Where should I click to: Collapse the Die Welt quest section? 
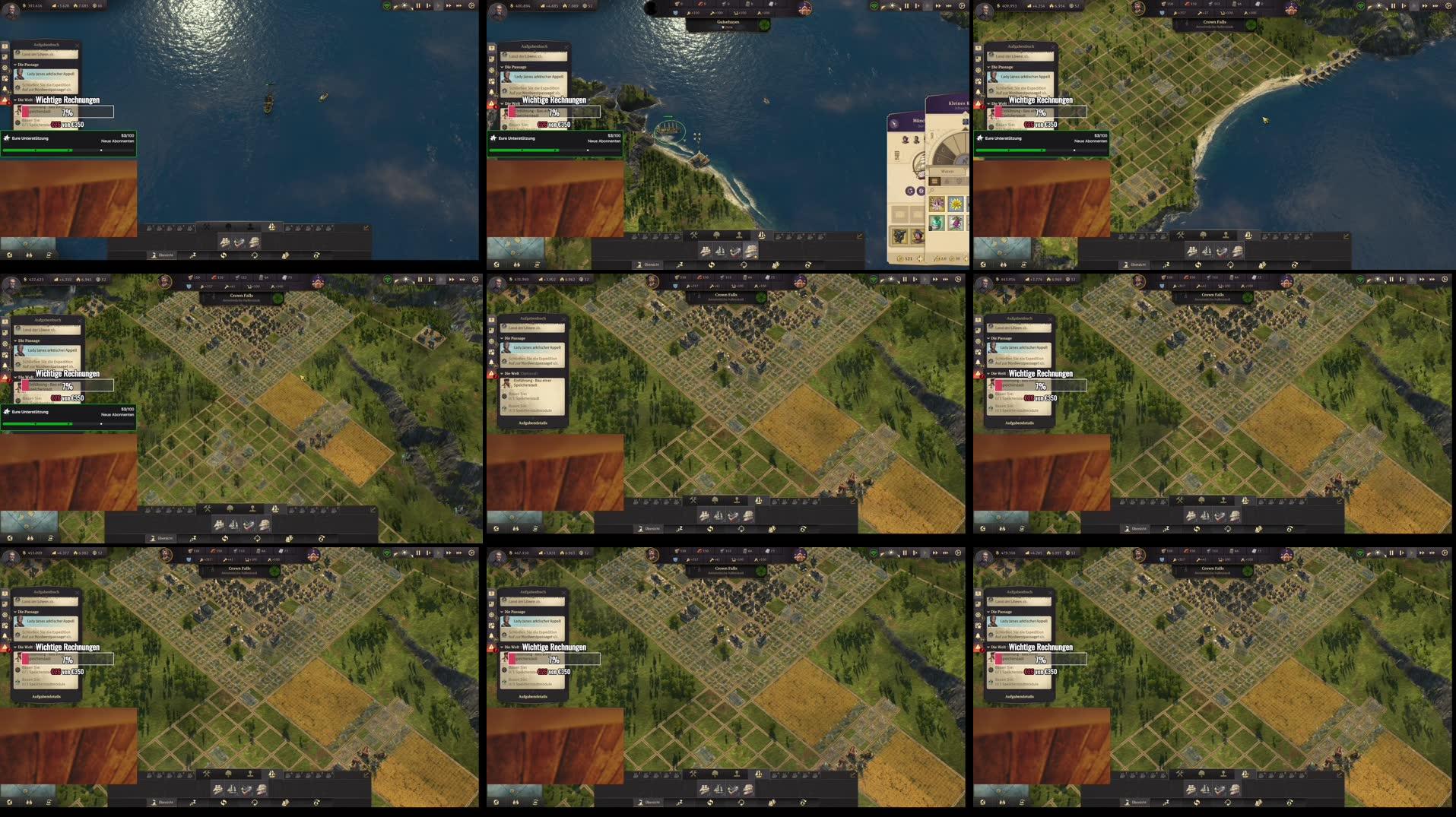(x=502, y=373)
